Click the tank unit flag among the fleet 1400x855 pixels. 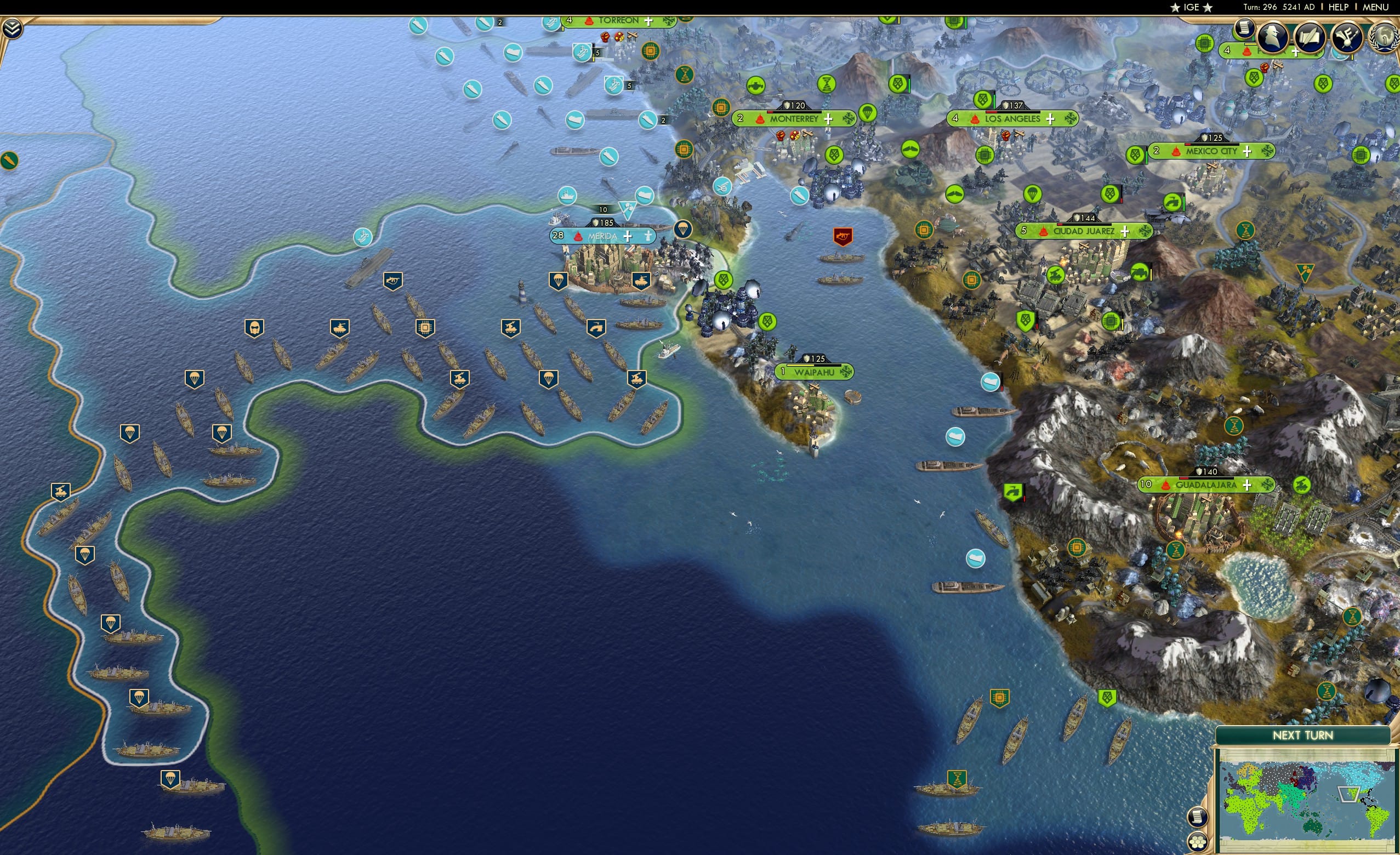pyautogui.click(x=341, y=328)
